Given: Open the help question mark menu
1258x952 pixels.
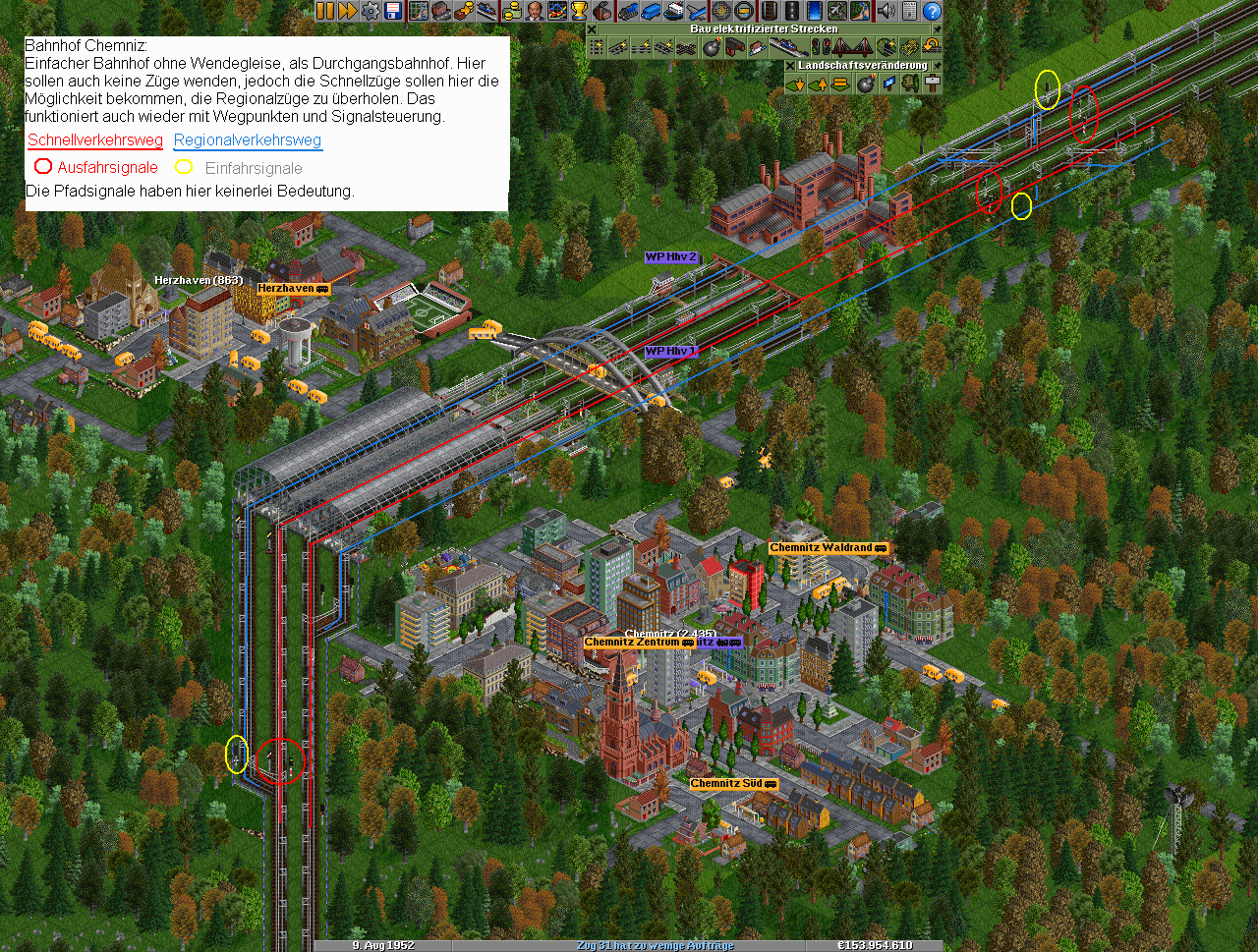Looking at the screenshot, I should pos(932,11).
